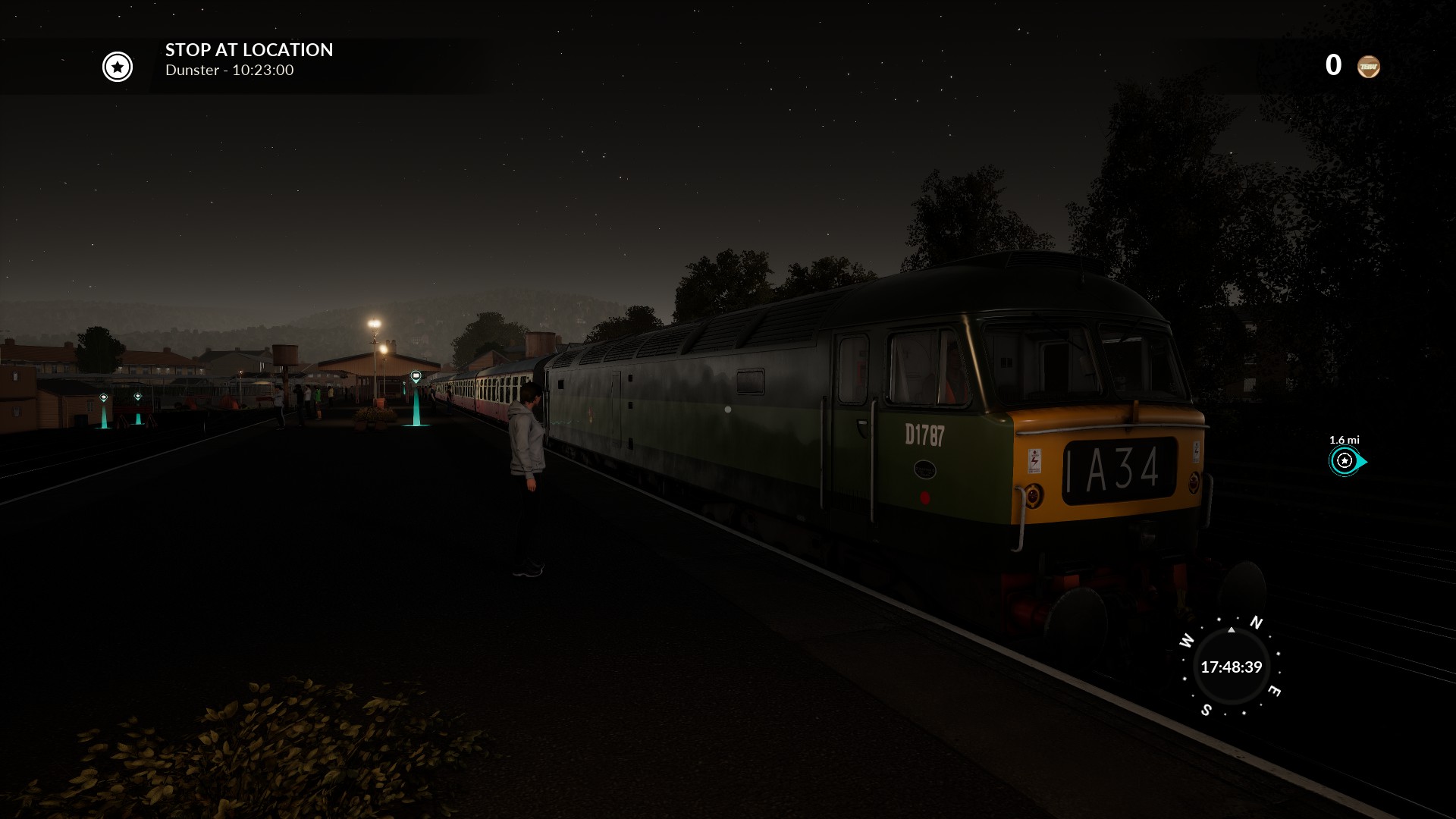Select the Stop At Location objective tracker
Viewport: 1456px width, 819px height.
pyautogui.click(x=249, y=60)
